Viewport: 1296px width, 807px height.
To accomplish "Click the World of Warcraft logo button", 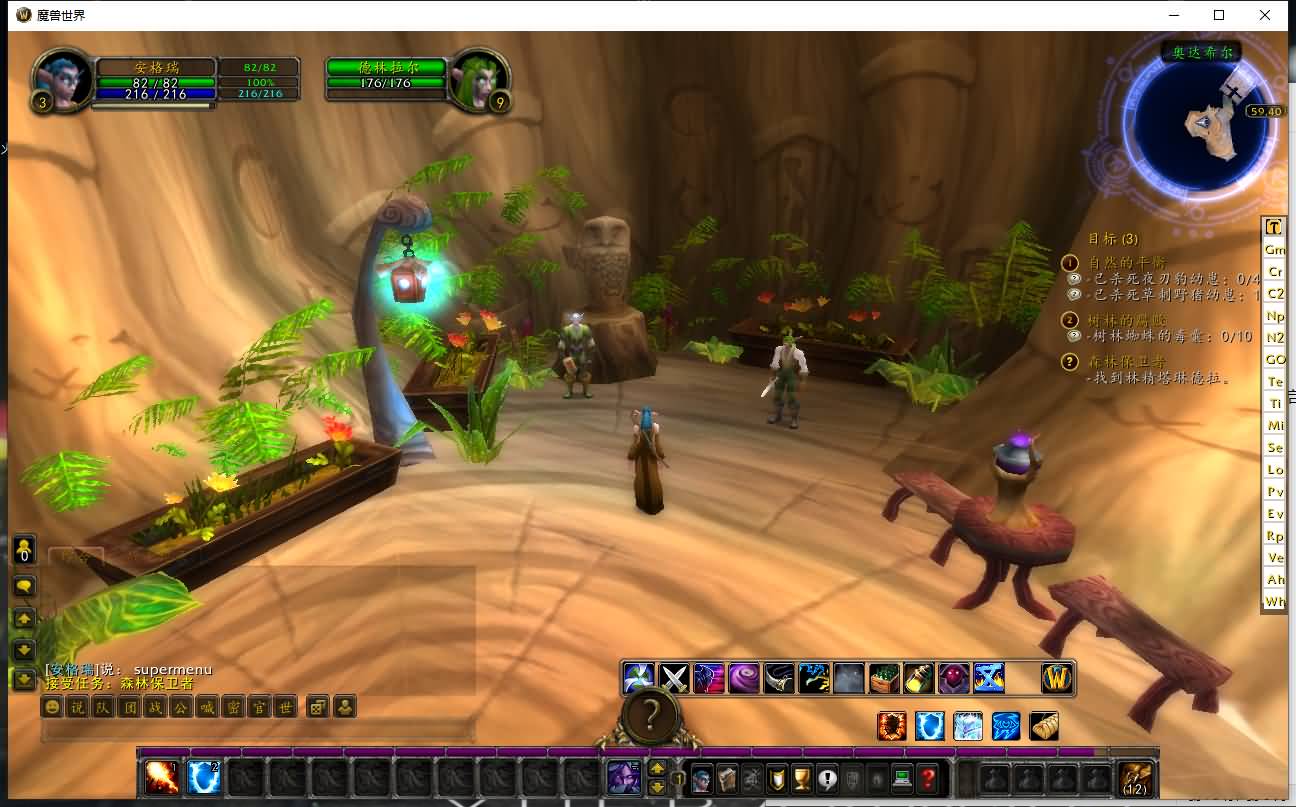I will (1057, 678).
